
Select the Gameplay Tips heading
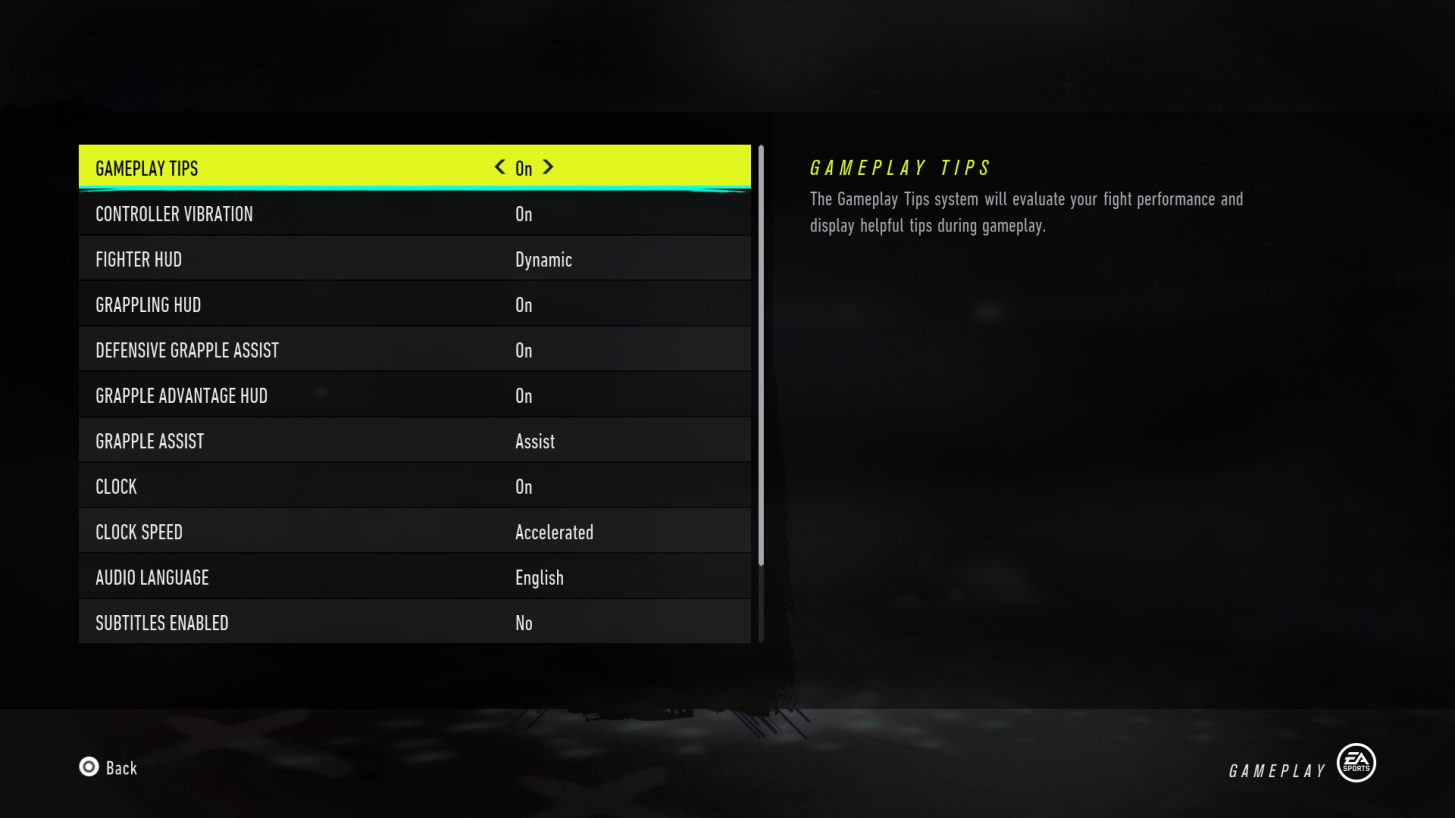pos(899,167)
